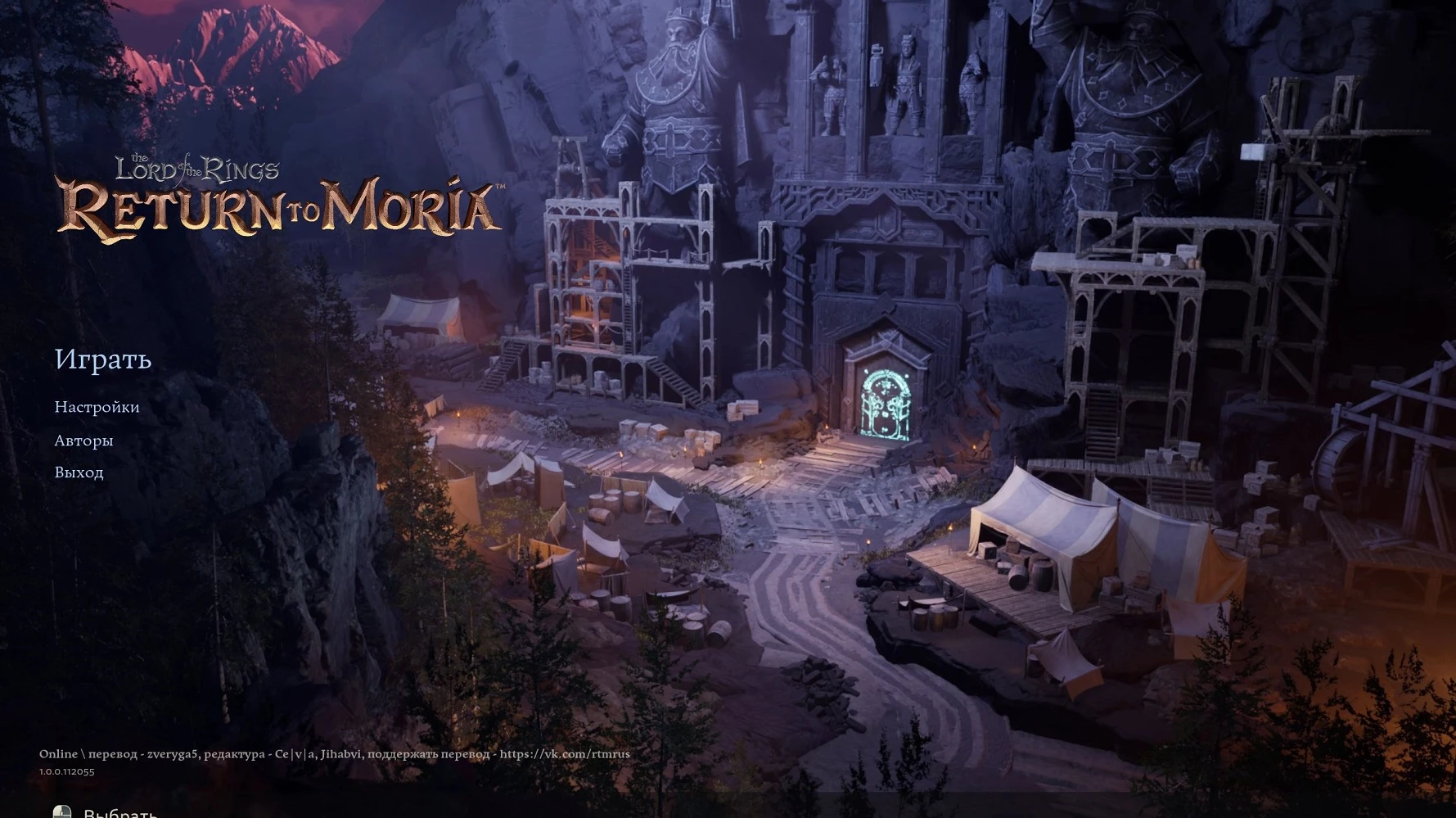Click the Играть main menu option
The height and width of the screenshot is (818, 1456).
(103, 360)
